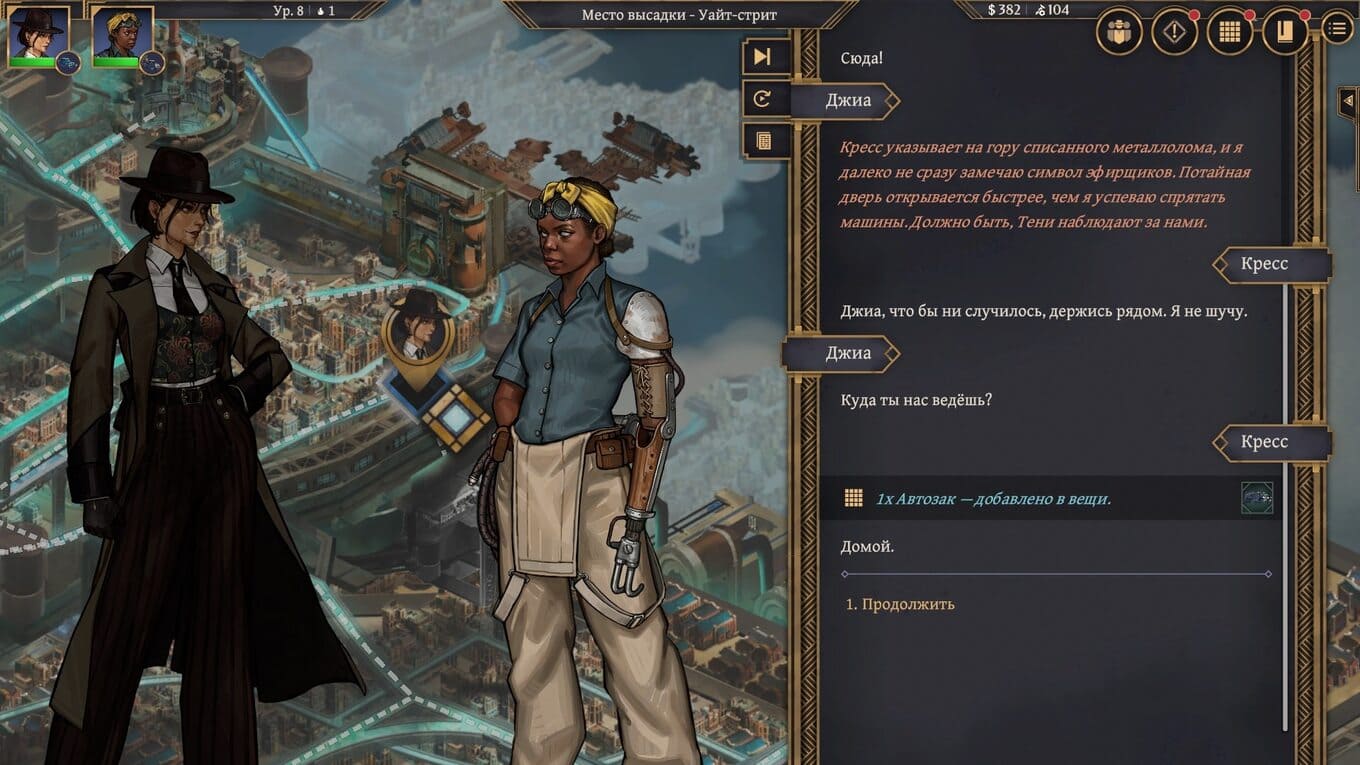Open the dialogue log page icon
1360x765 pixels.
[763, 141]
